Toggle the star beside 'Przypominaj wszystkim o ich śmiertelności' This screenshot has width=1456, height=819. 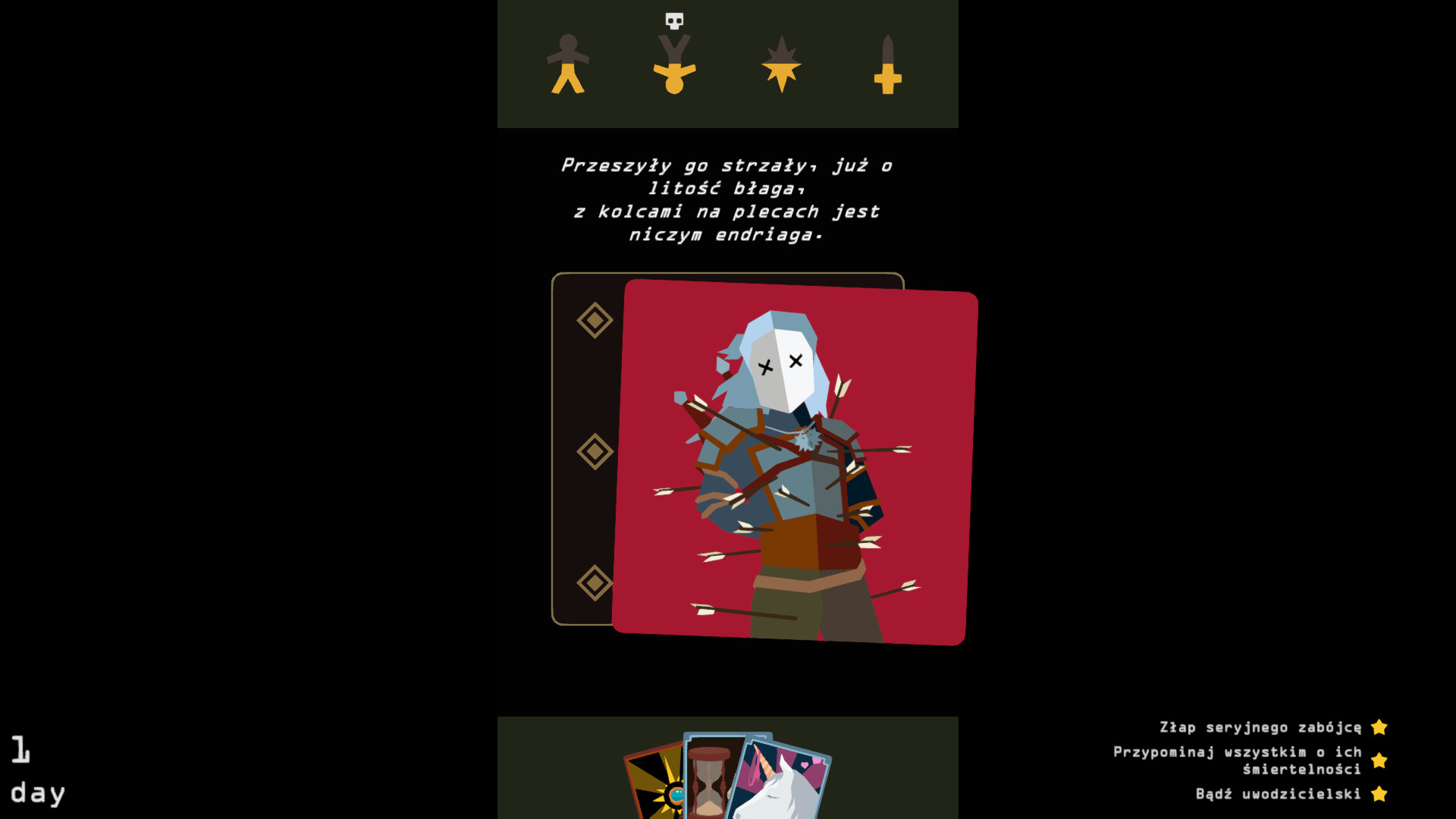coord(1379,760)
